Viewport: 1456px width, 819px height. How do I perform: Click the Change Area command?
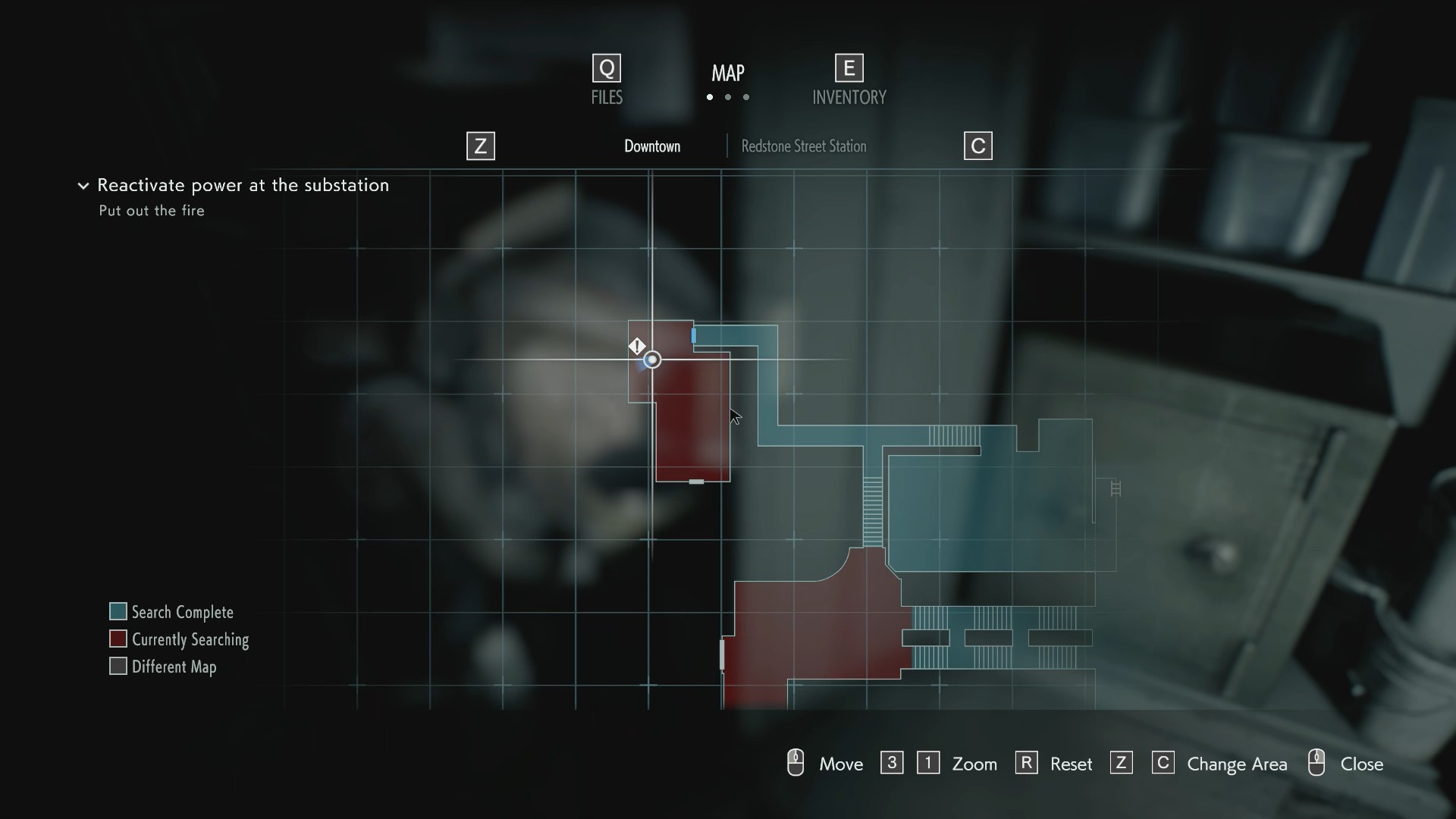(x=1237, y=764)
